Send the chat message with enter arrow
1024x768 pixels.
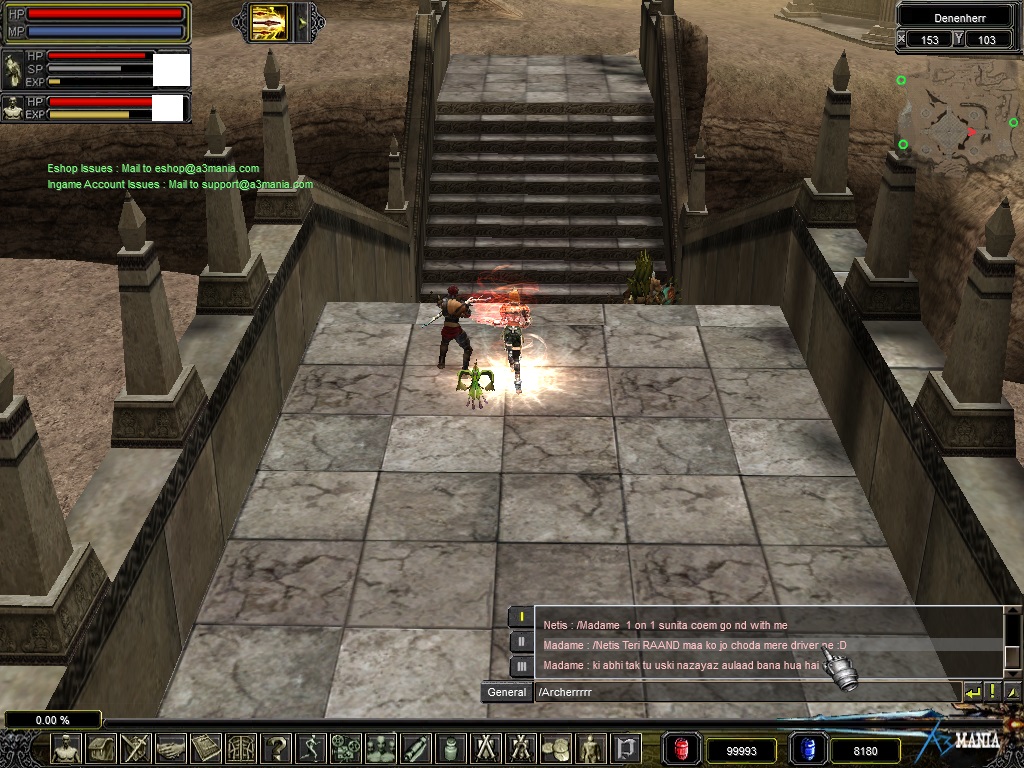tap(973, 692)
